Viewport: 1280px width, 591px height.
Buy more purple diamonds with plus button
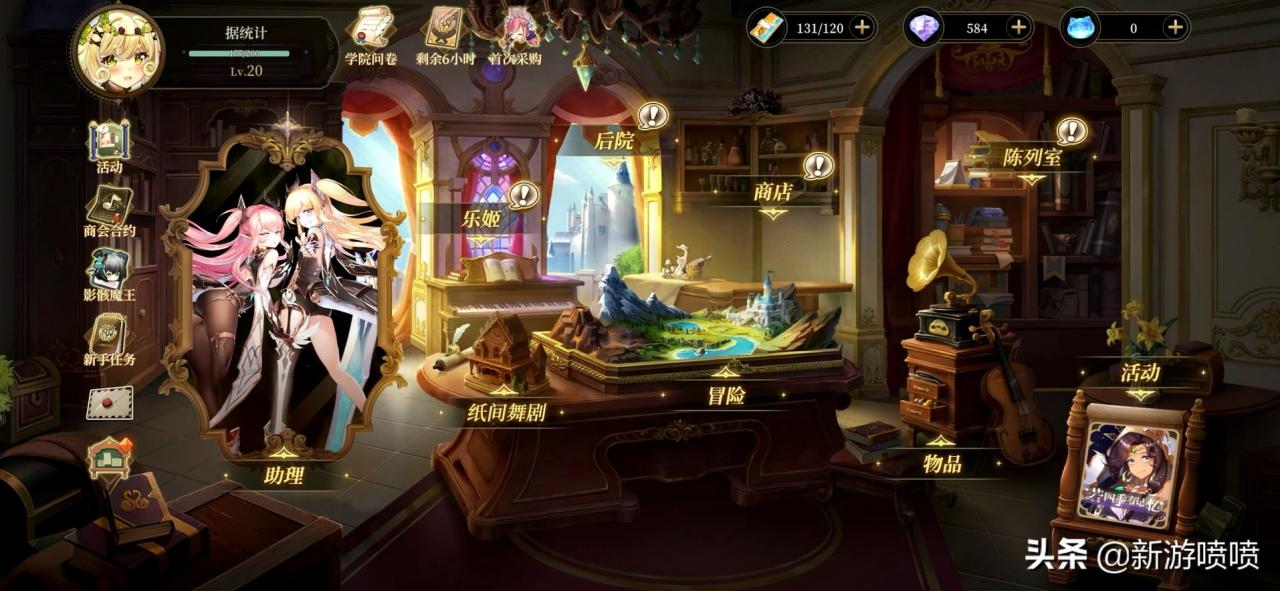pos(1018,28)
